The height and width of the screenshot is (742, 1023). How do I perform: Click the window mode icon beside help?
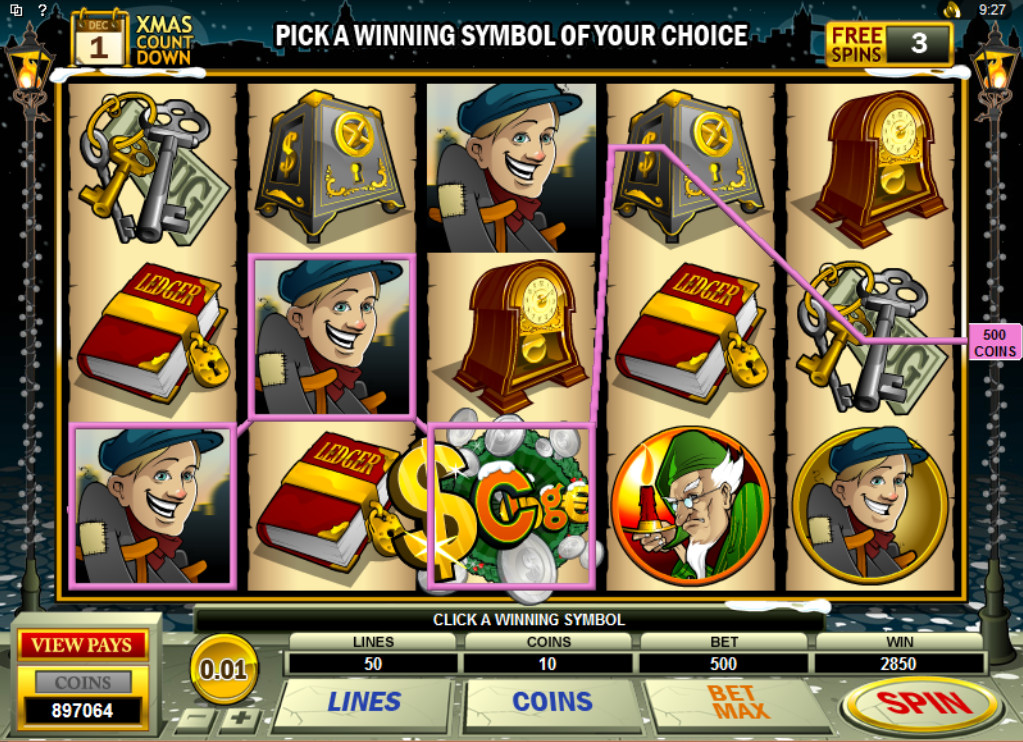point(16,9)
